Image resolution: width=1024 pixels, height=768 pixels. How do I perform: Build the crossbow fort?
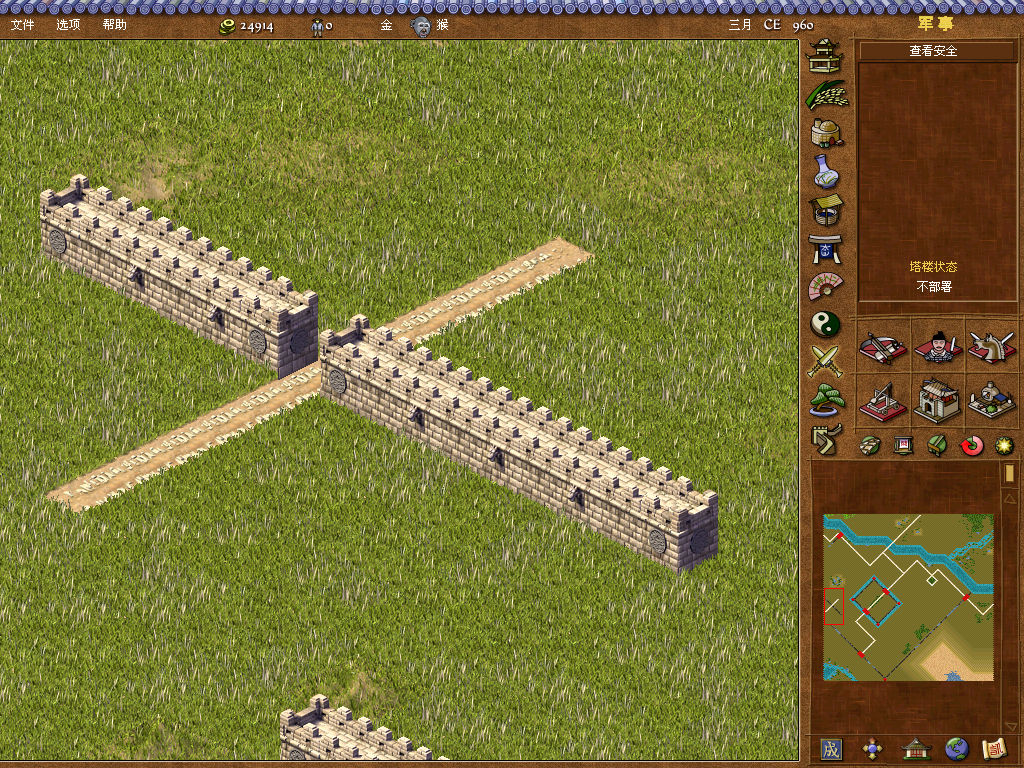coord(882,347)
